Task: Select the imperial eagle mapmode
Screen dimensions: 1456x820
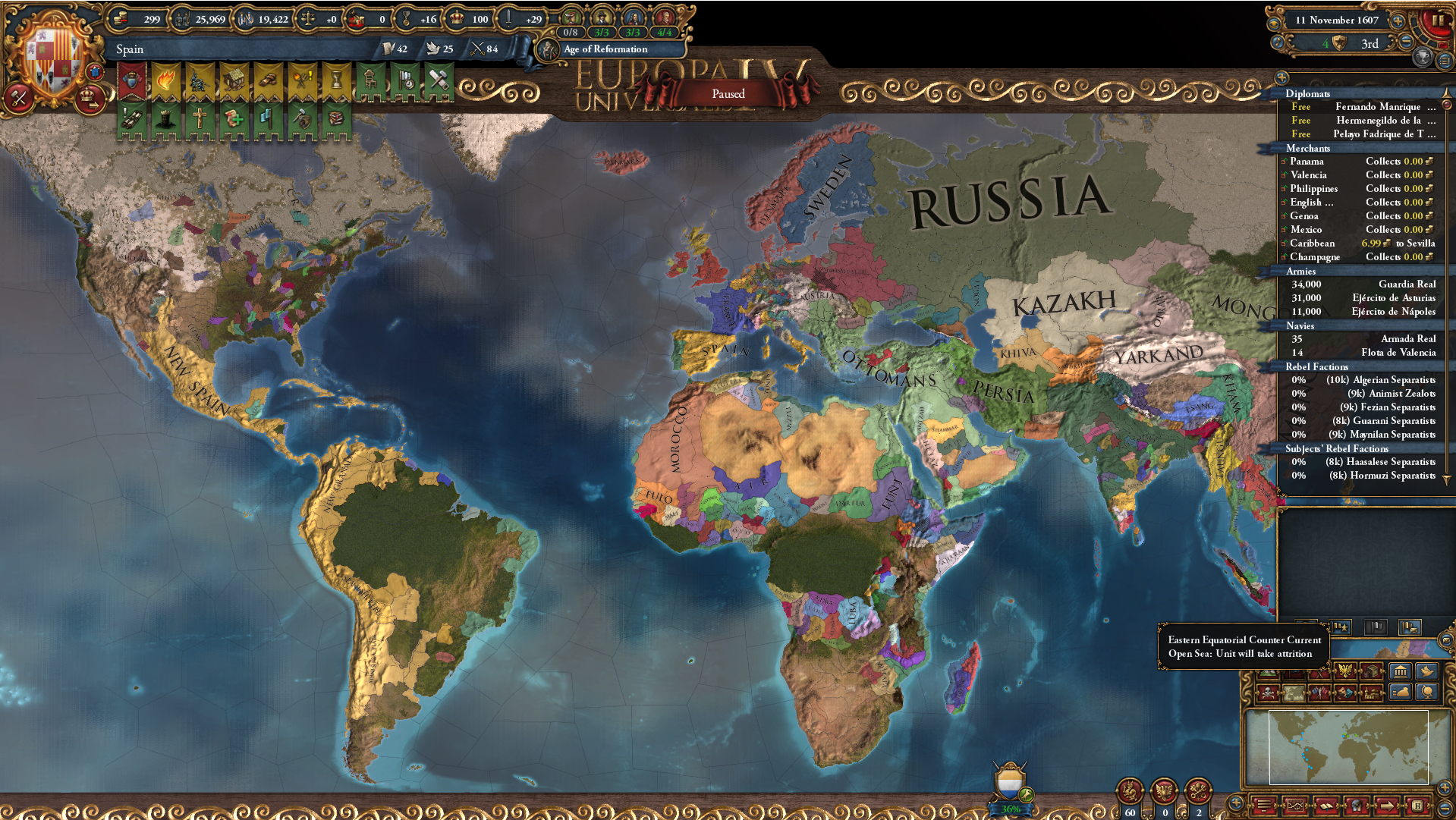Action: pyautogui.click(x=1345, y=671)
